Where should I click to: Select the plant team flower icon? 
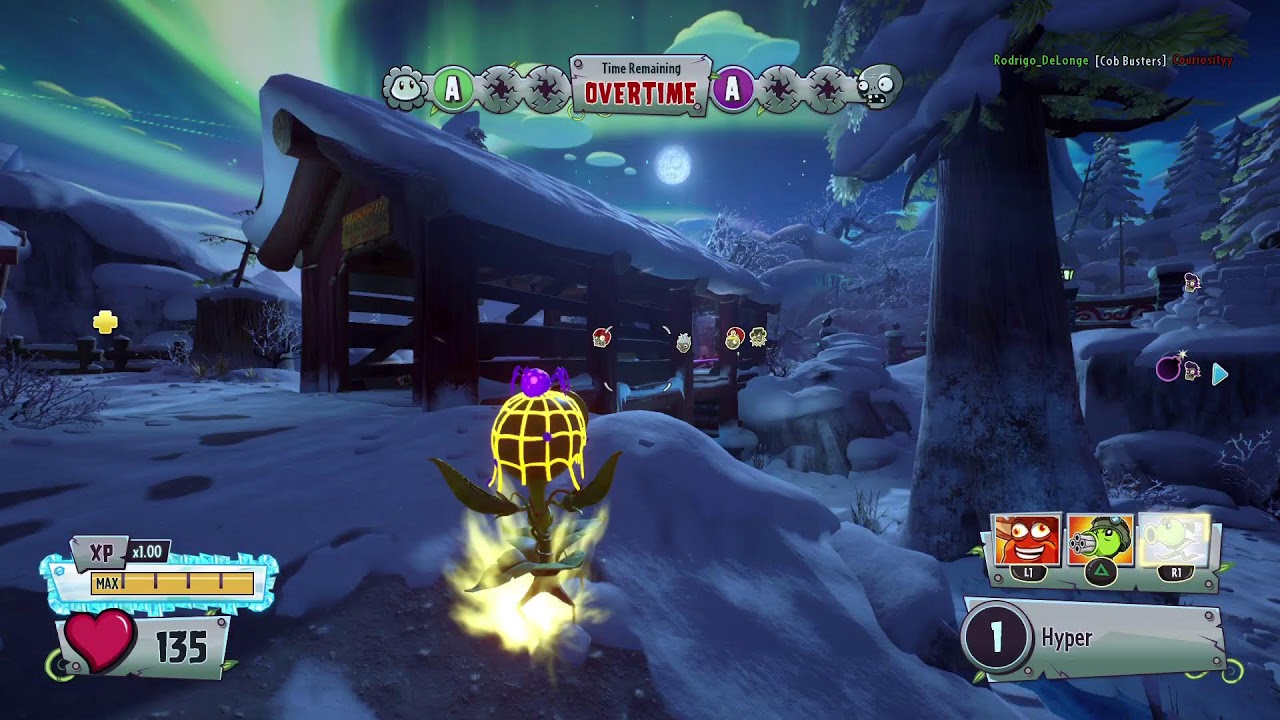405,88
